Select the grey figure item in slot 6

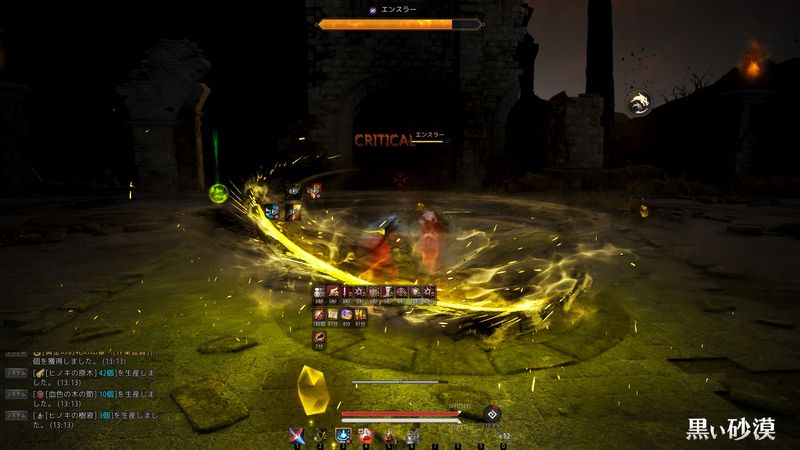(x=412, y=435)
